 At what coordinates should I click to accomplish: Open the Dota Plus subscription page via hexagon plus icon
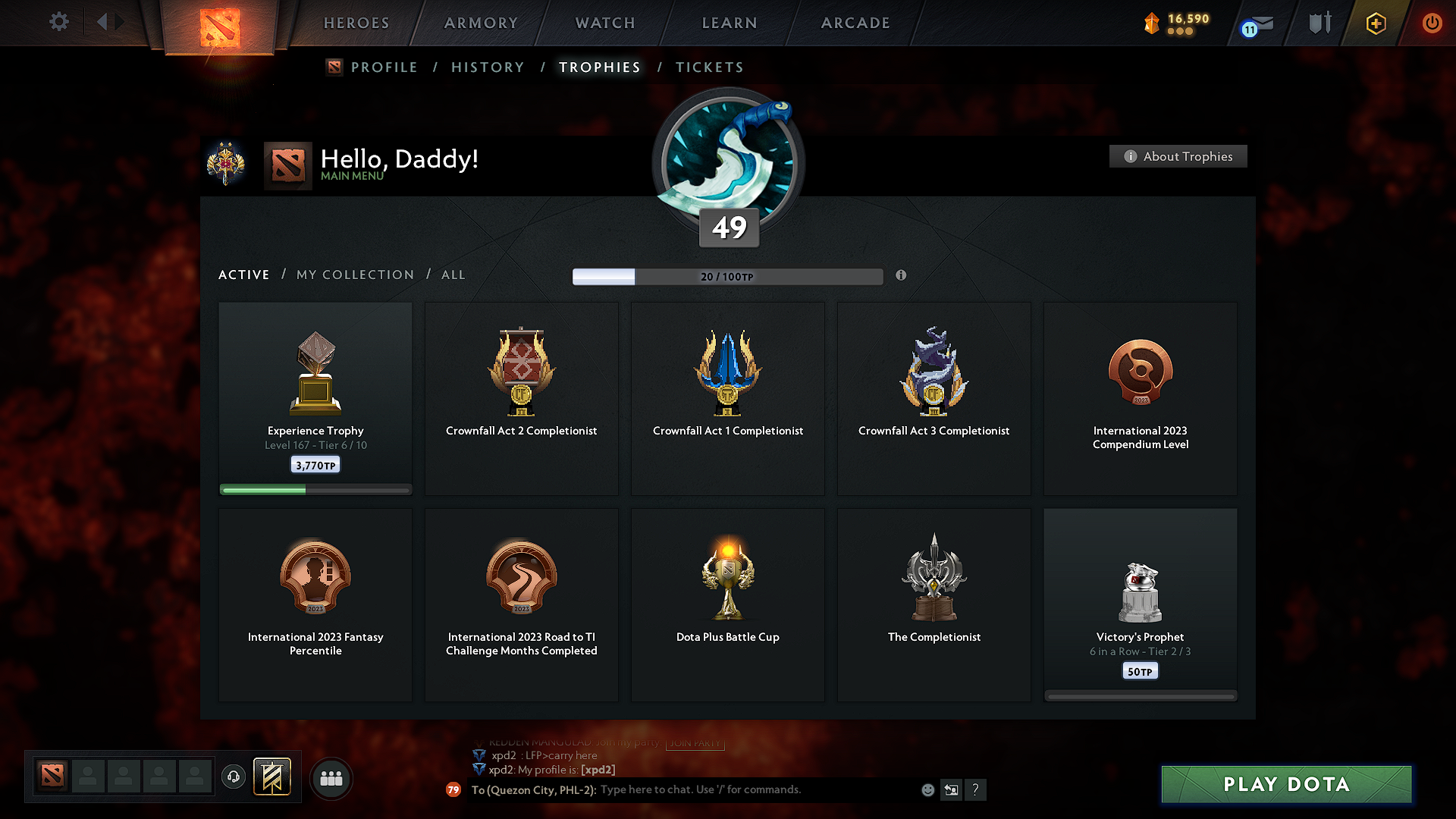click(x=1375, y=23)
